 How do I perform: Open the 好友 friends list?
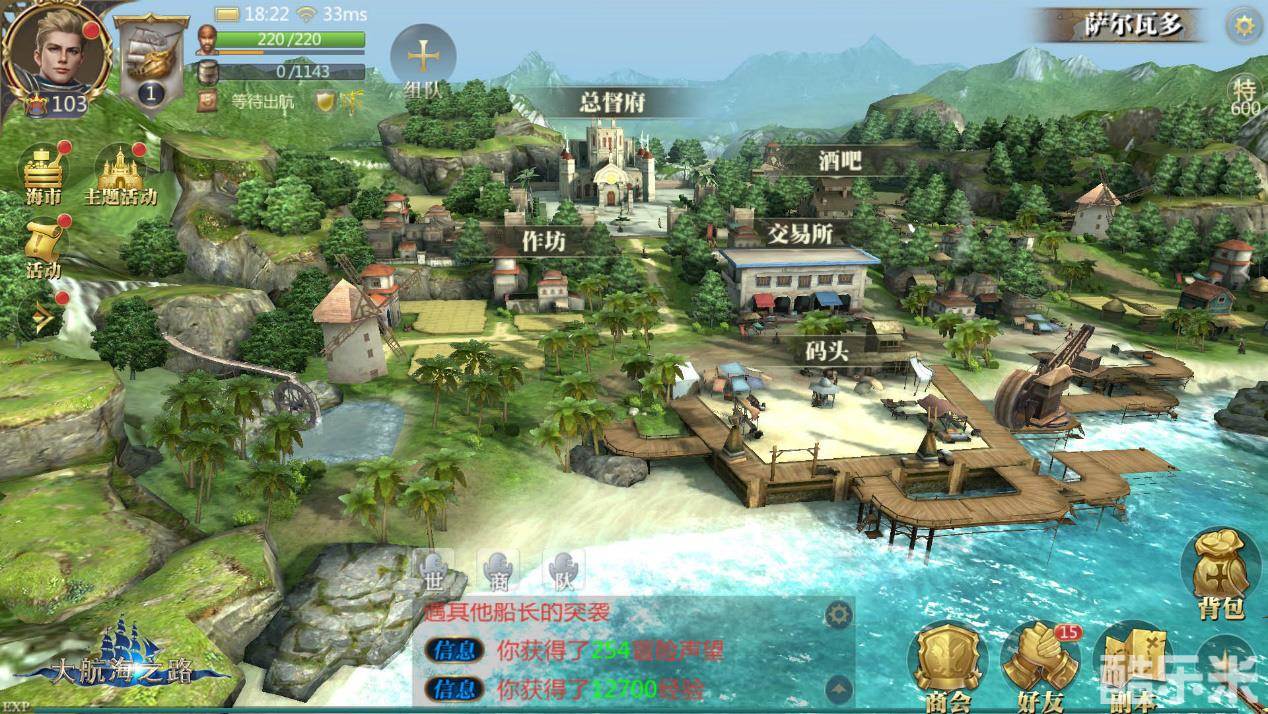tap(1040, 663)
